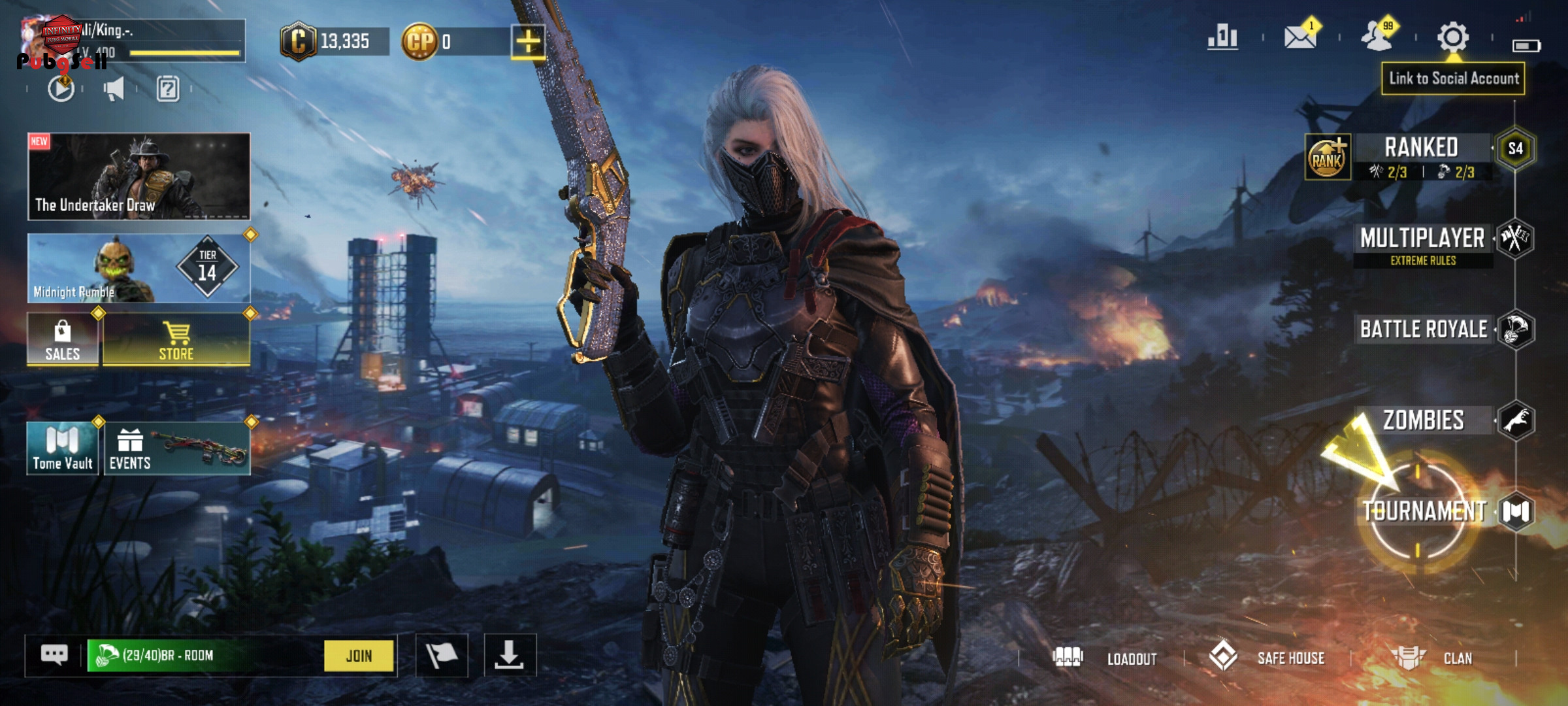1568x706 pixels.
Task: View Midnight Rumble battle pass tier
Action: click(139, 269)
